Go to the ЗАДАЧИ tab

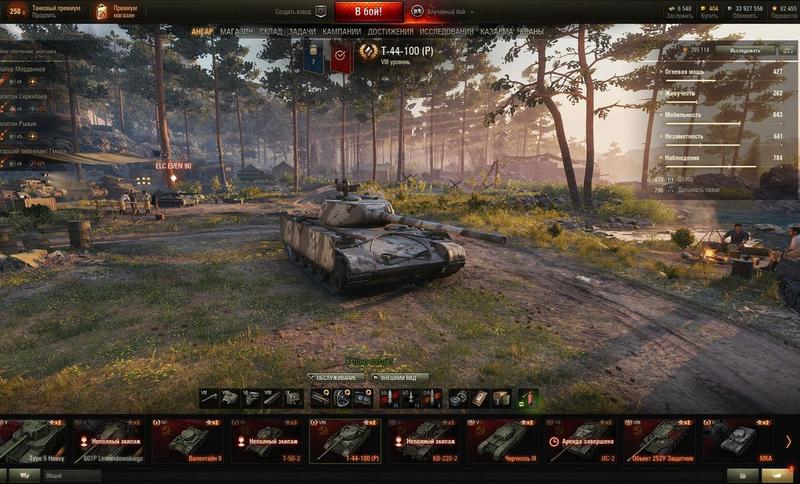(x=302, y=32)
